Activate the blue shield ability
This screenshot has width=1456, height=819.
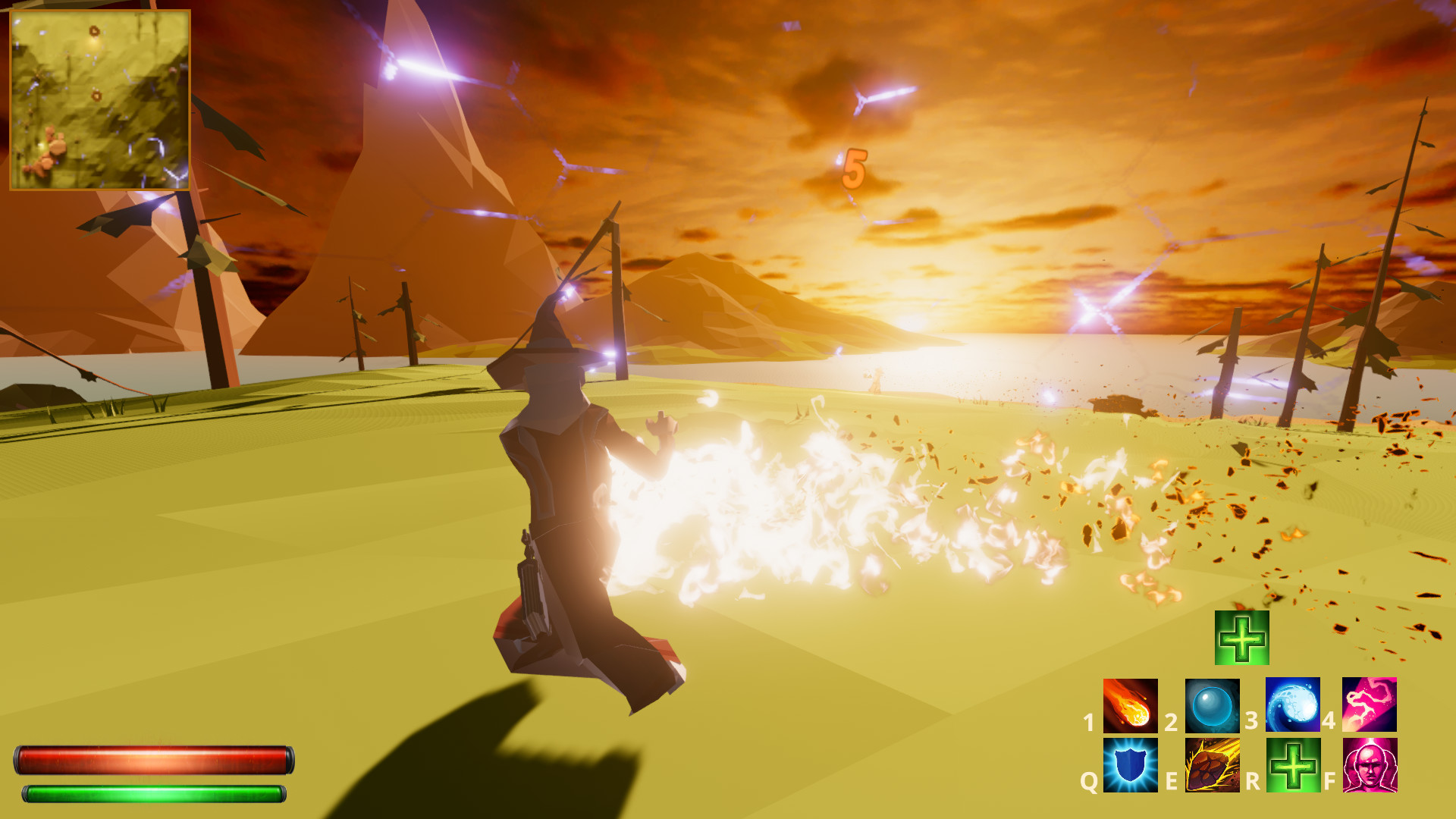click(x=1130, y=765)
